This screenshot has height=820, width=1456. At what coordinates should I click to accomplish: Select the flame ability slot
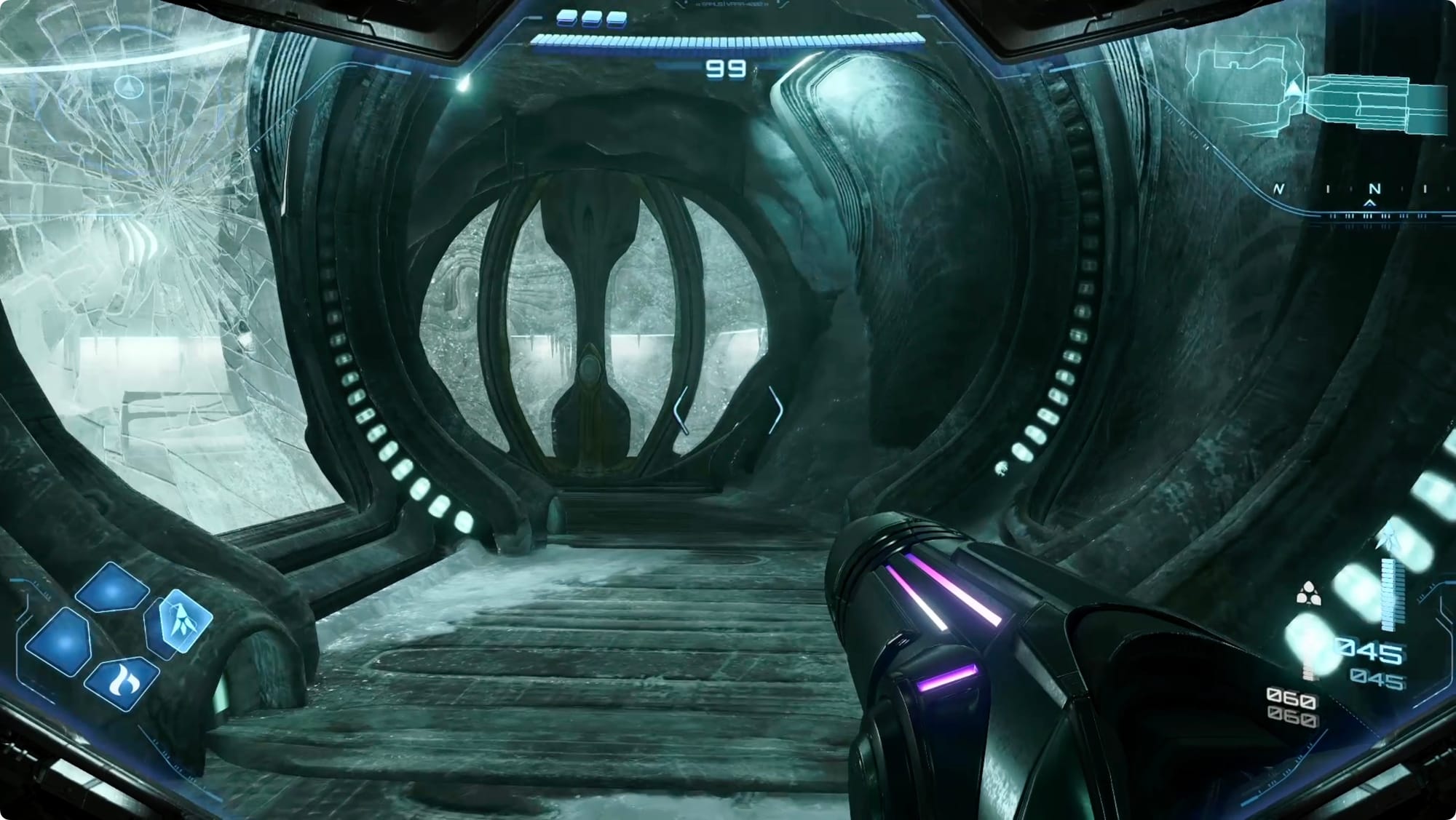(121, 682)
